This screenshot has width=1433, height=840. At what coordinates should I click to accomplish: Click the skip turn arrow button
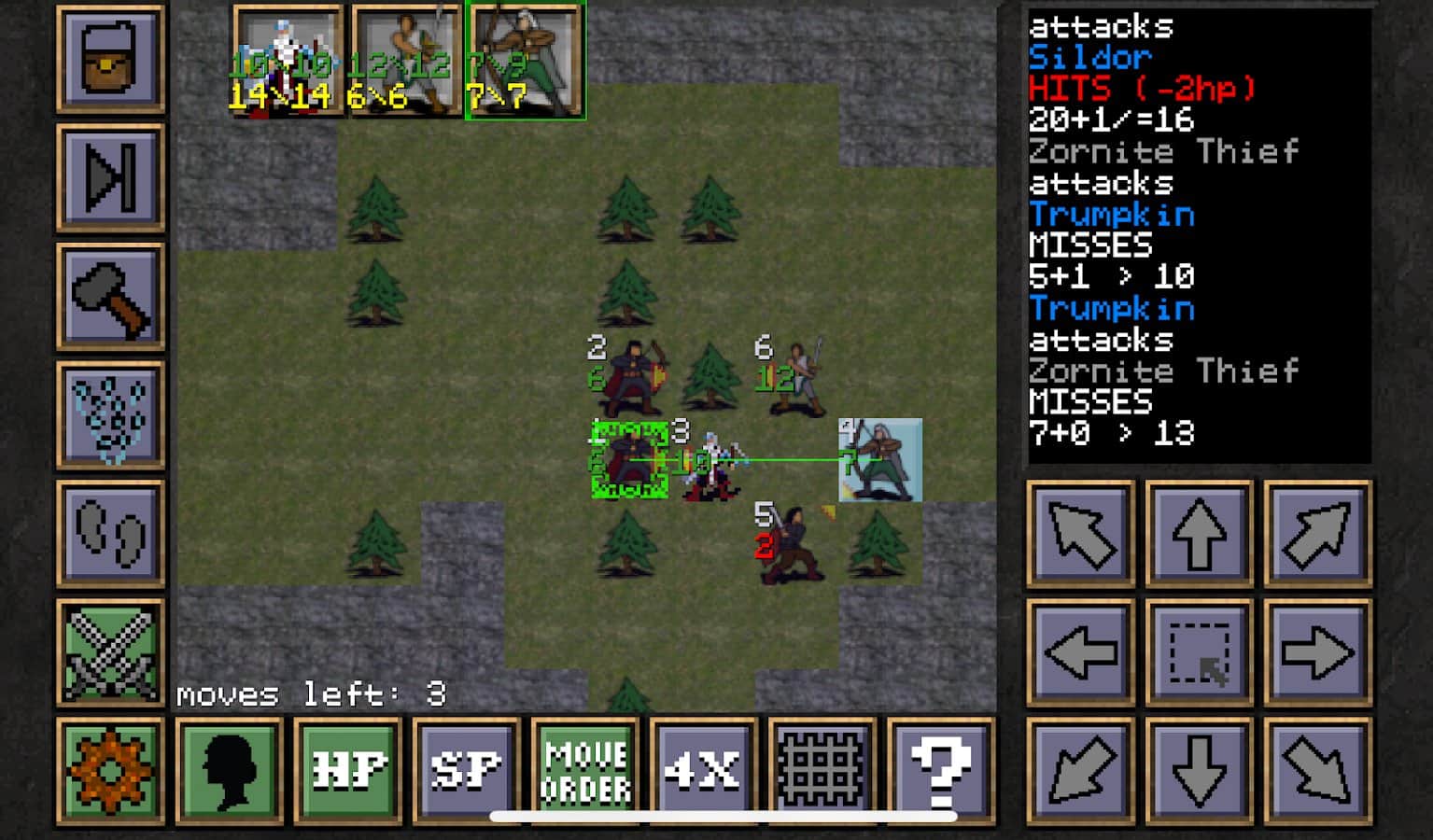click(x=110, y=177)
